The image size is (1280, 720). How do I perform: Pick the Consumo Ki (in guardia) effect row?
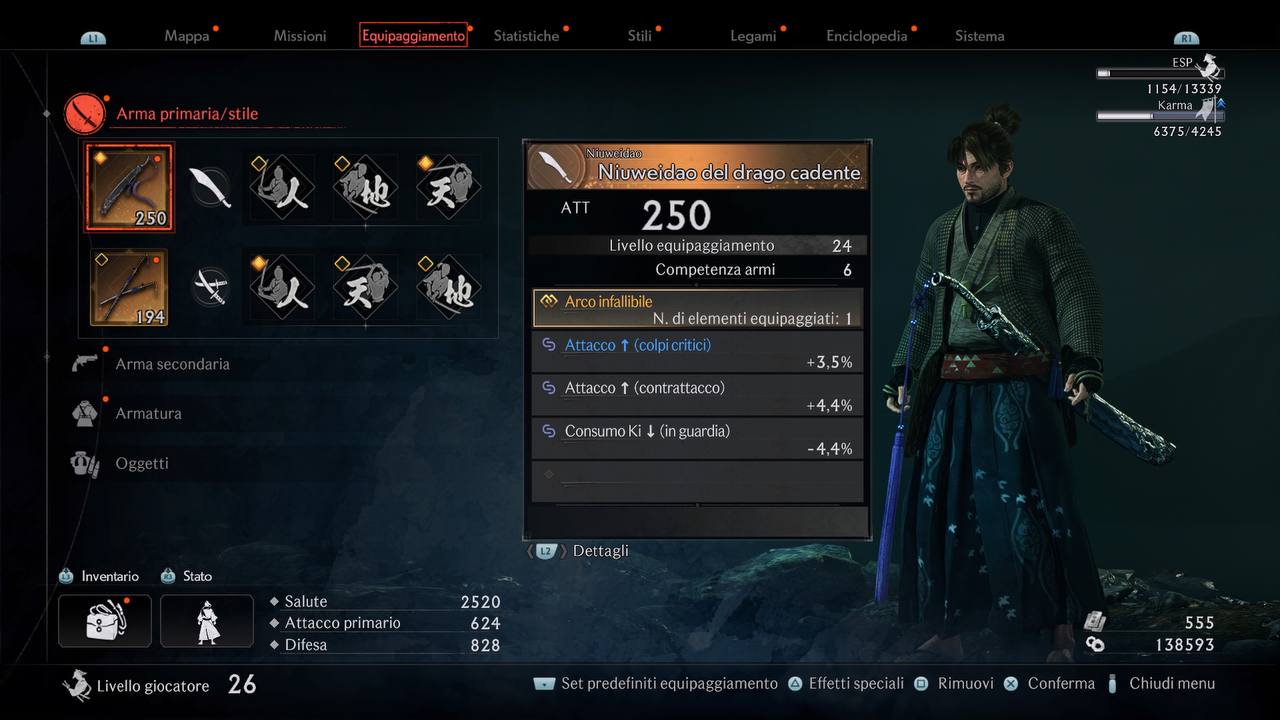click(x=698, y=439)
